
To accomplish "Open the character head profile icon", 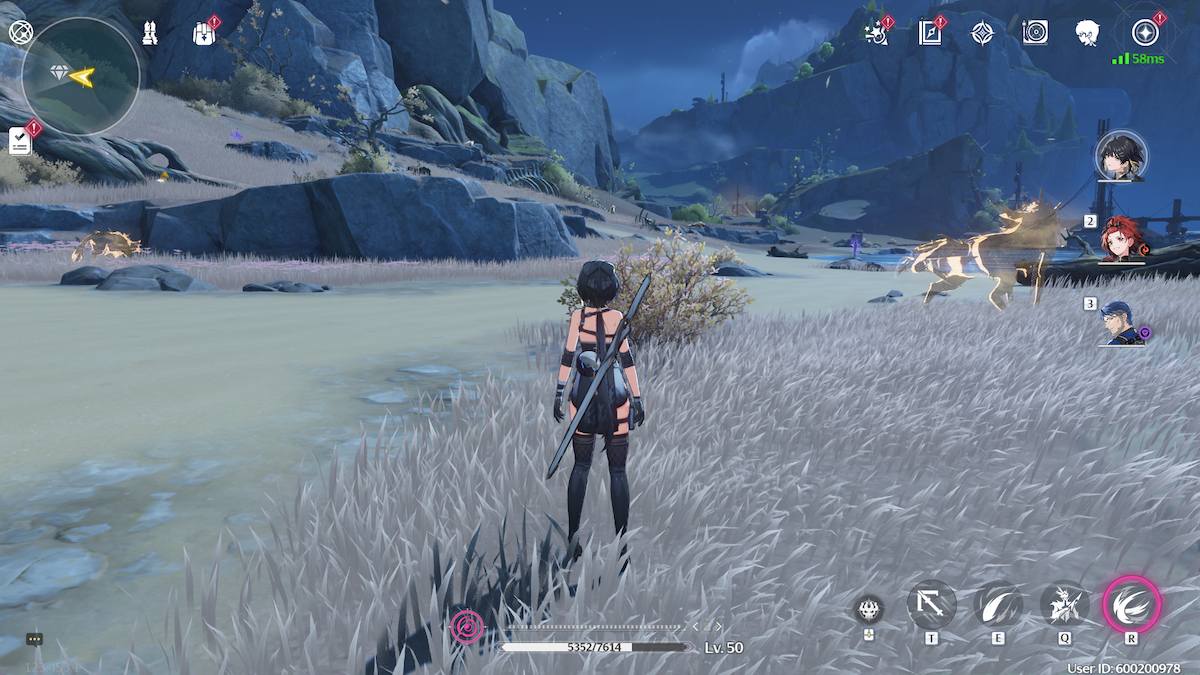I will tap(1087, 33).
